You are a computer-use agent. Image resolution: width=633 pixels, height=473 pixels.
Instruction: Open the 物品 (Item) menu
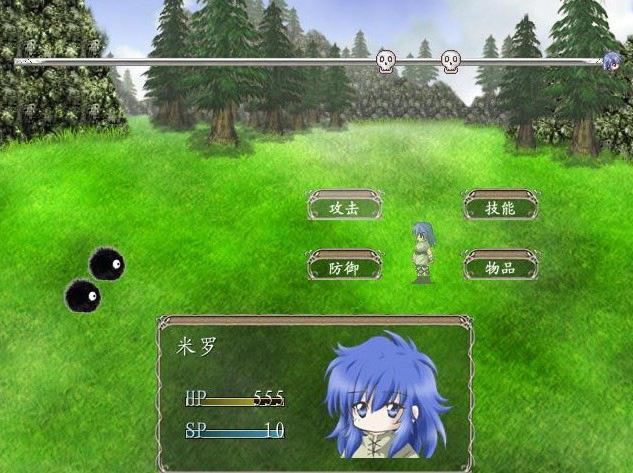tap(500, 266)
